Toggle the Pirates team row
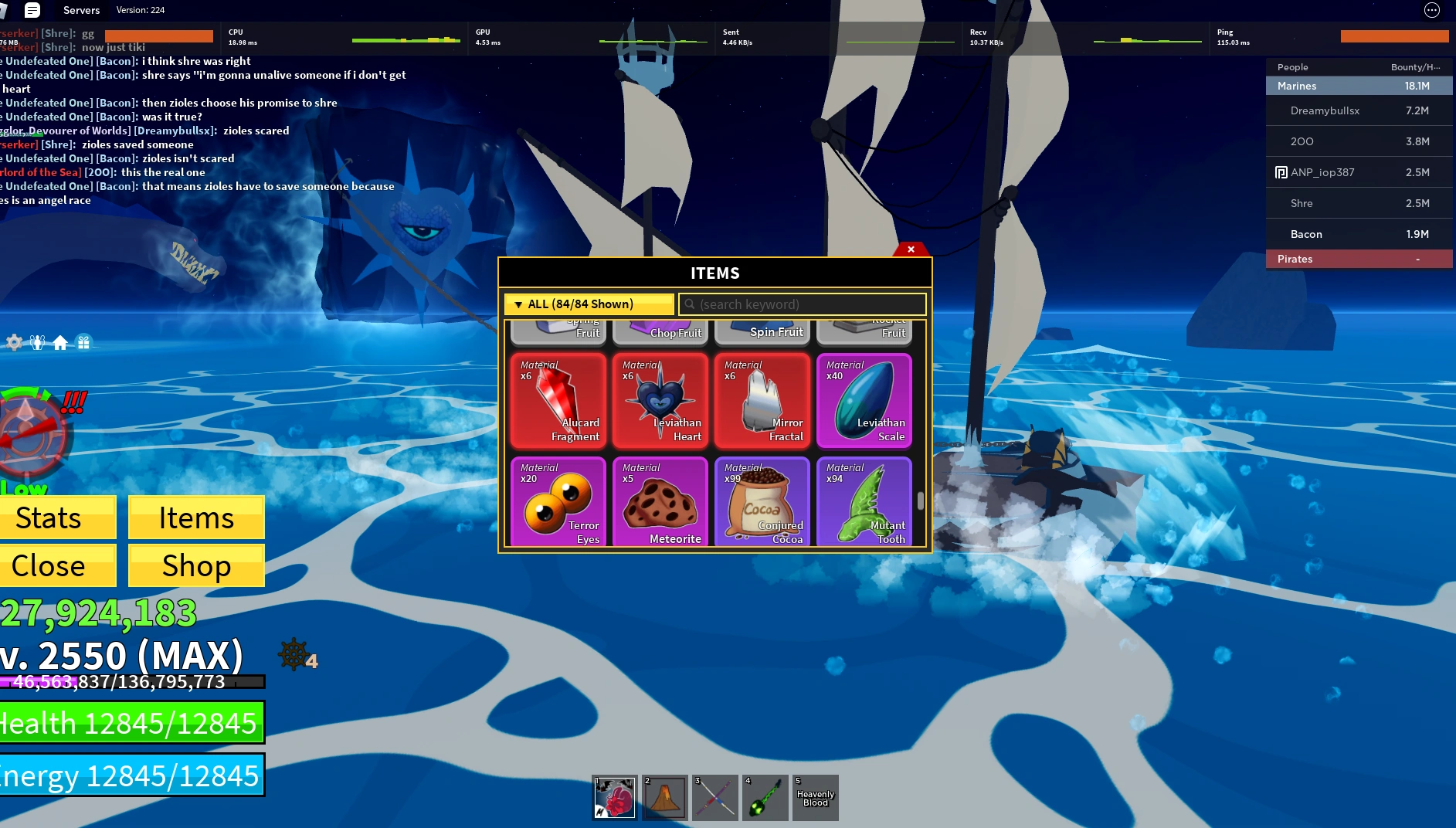The image size is (1456, 828). (x=1358, y=259)
